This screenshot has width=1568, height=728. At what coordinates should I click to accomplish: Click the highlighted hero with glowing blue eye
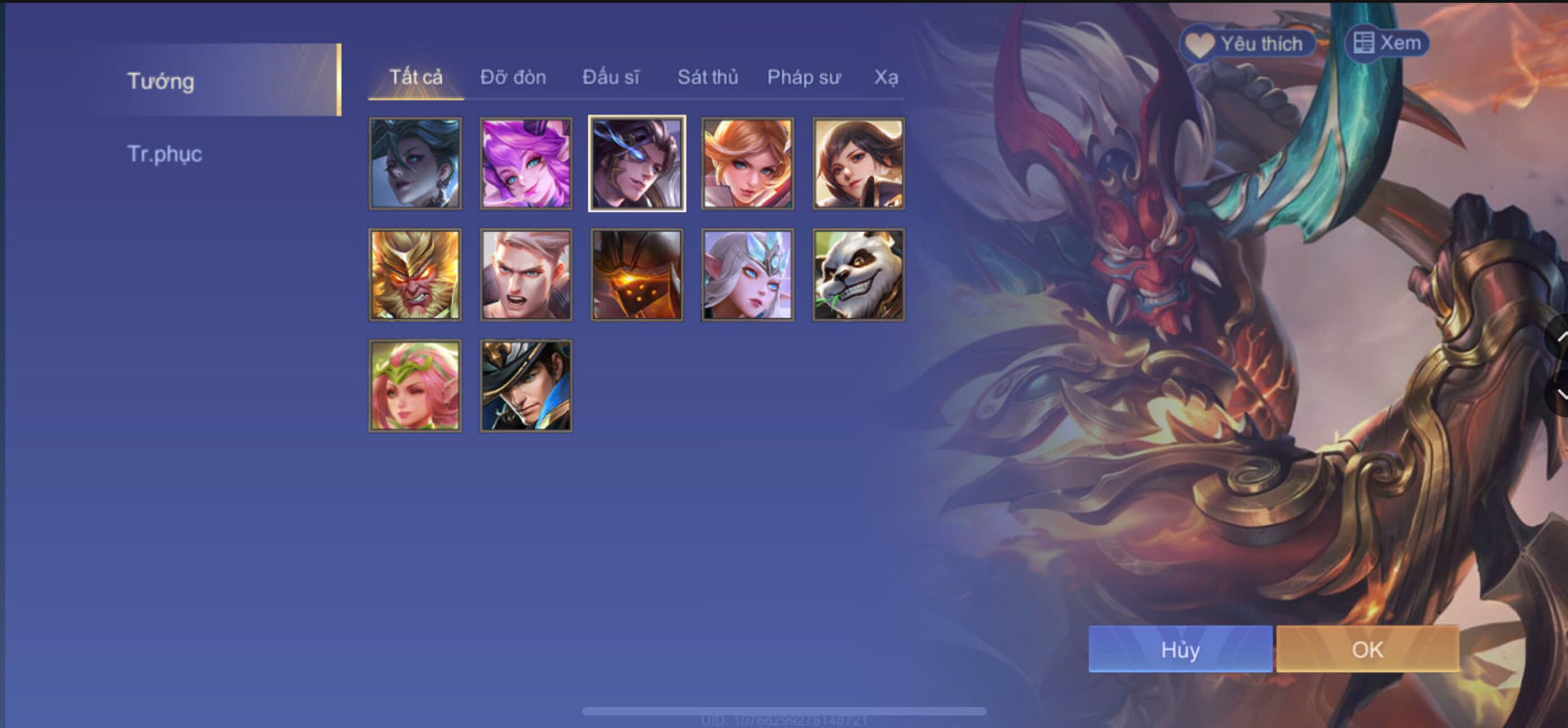[x=637, y=163]
